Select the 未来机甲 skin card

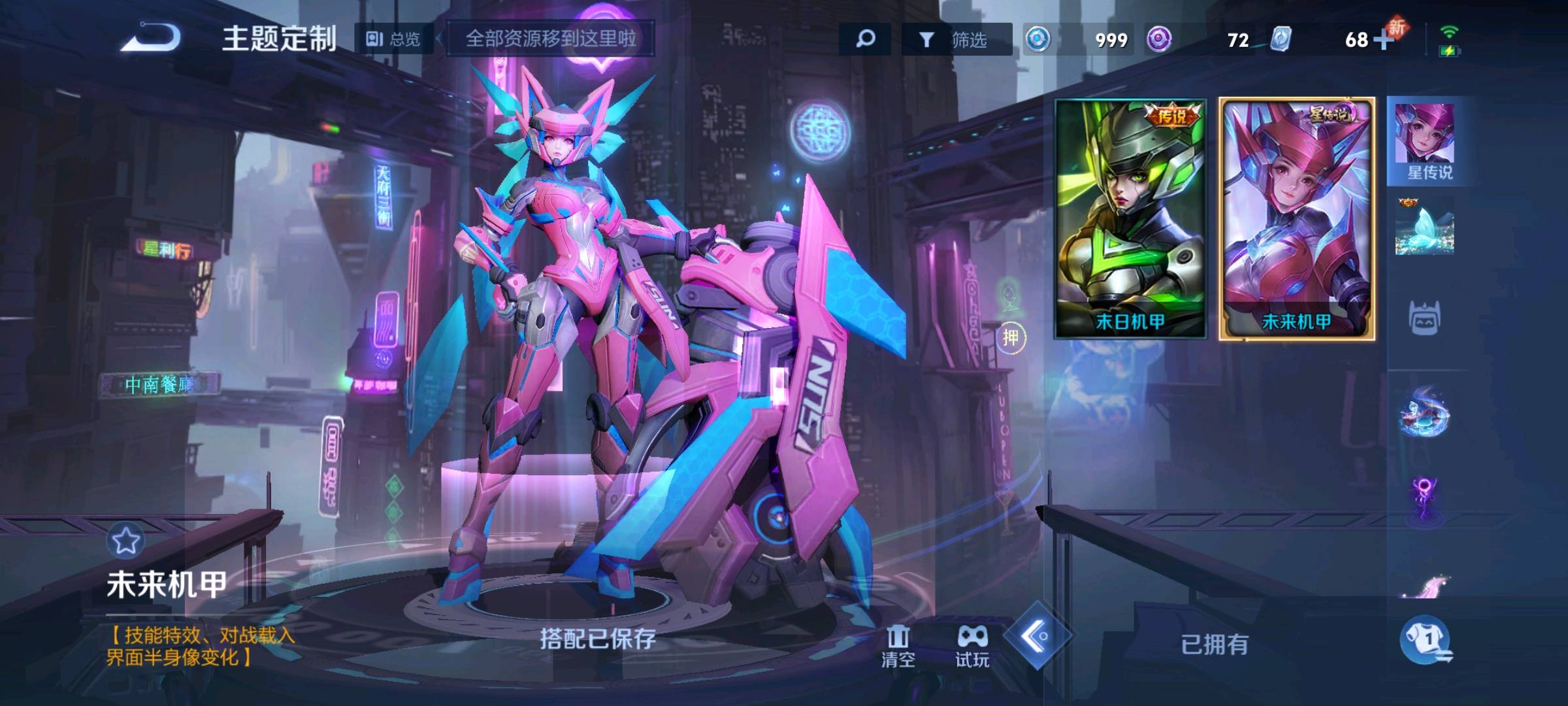click(x=1297, y=218)
